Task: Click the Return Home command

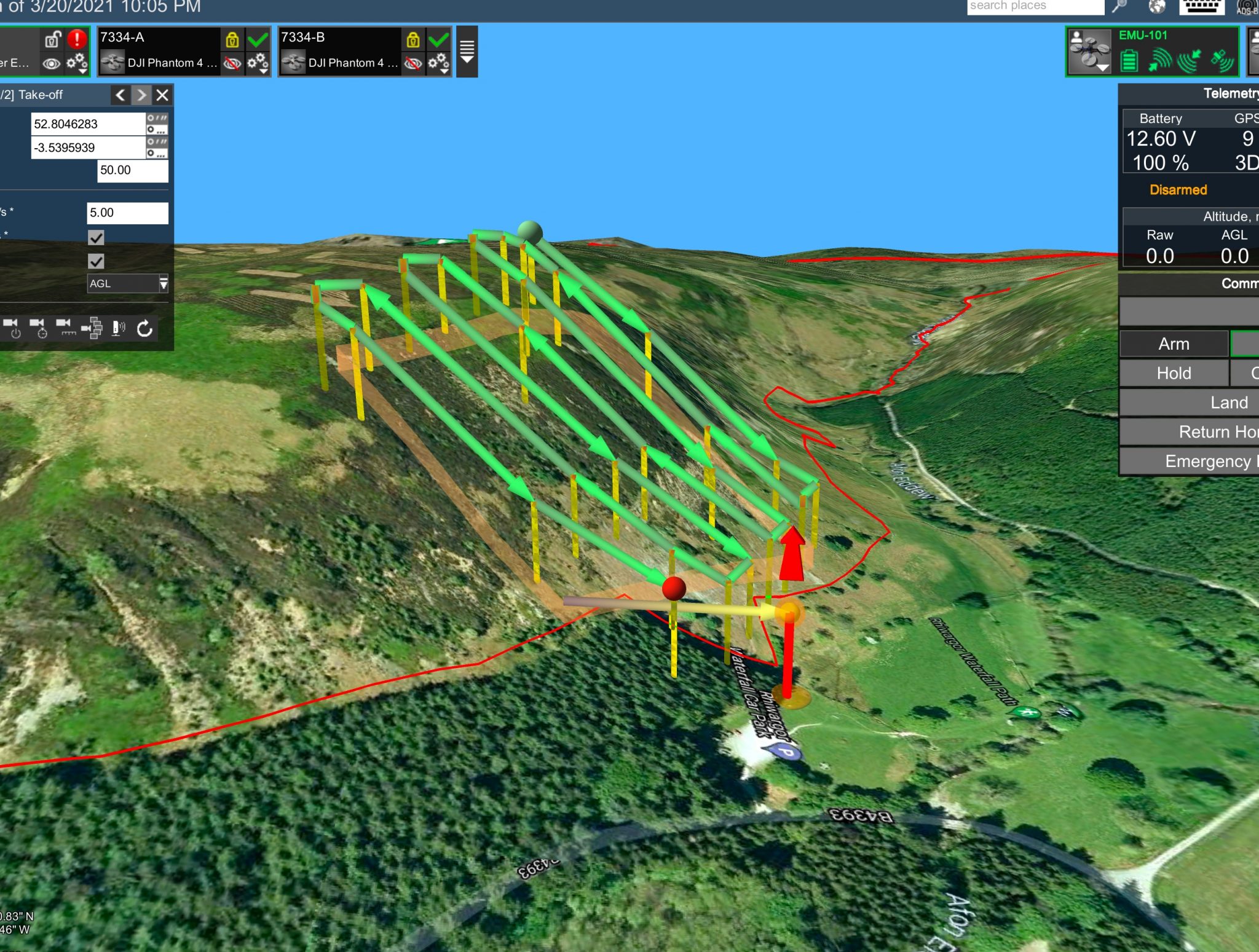Action: point(1210,432)
